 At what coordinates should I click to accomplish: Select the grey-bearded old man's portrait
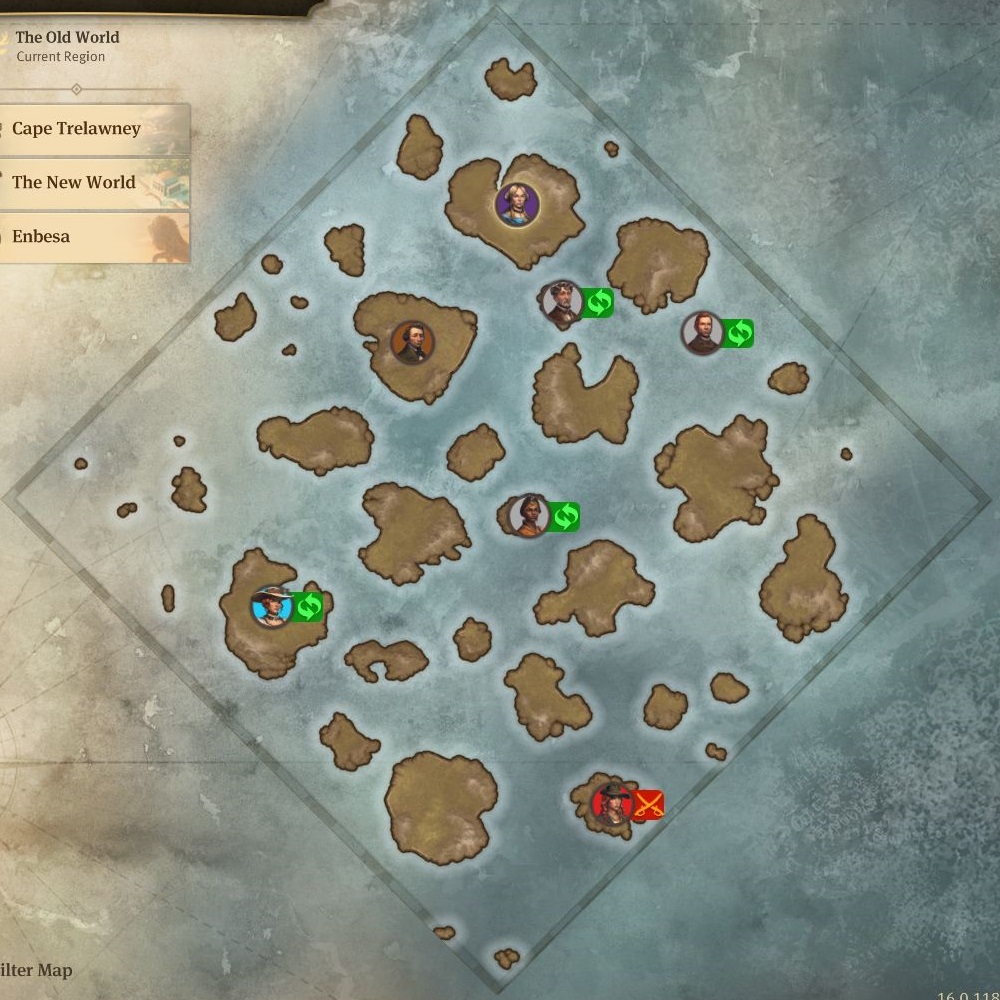[561, 302]
